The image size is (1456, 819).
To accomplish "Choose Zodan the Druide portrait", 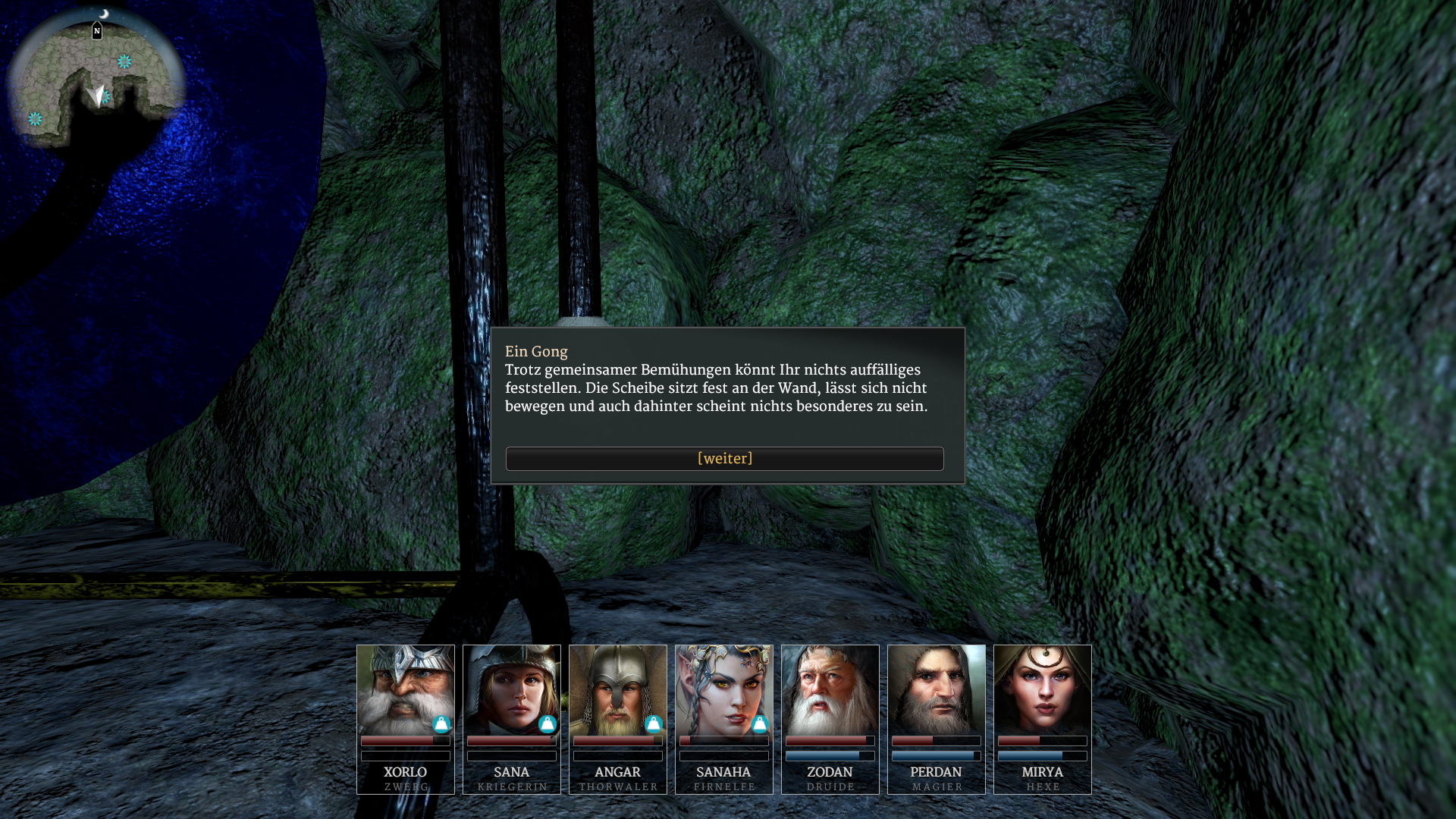I will [x=830, y=689].
